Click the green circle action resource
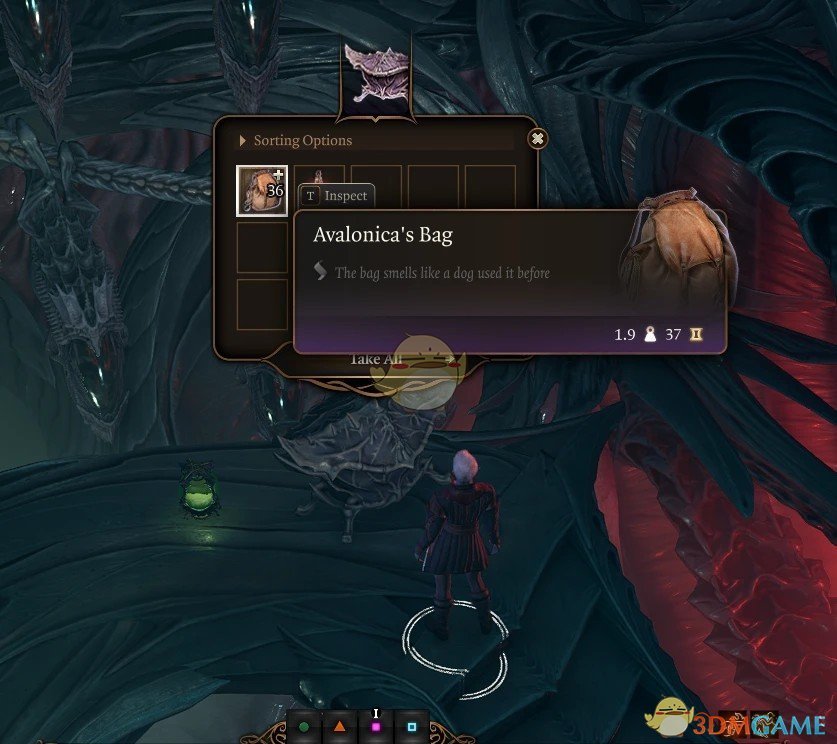Viewport: 837px width, 744px height. click(x=304, y=726)
